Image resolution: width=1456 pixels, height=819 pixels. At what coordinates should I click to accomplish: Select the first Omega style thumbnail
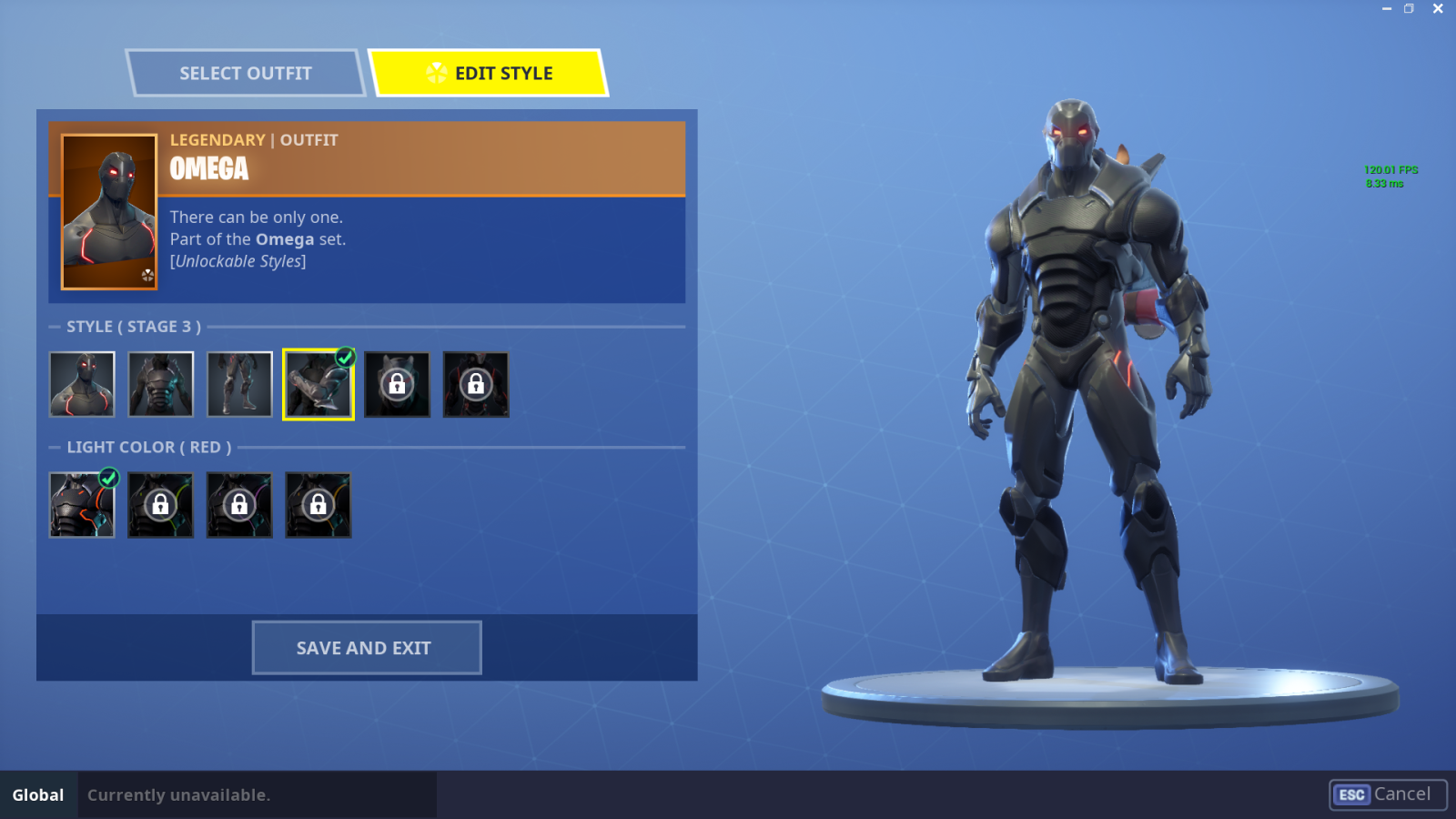point(80,384)
